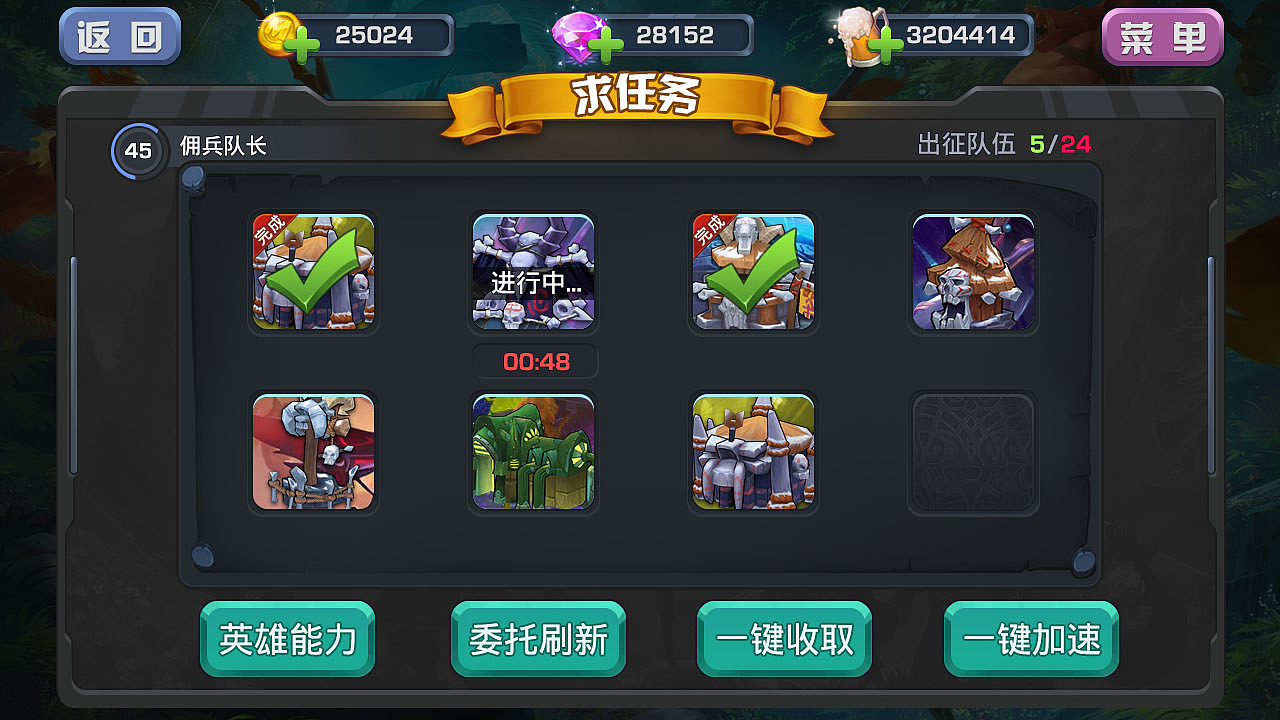This screenshot has width=1280, height=720.
Task: Open the 进行中 quest in progress
Action: pyautogui.click(x=533, y=272)
